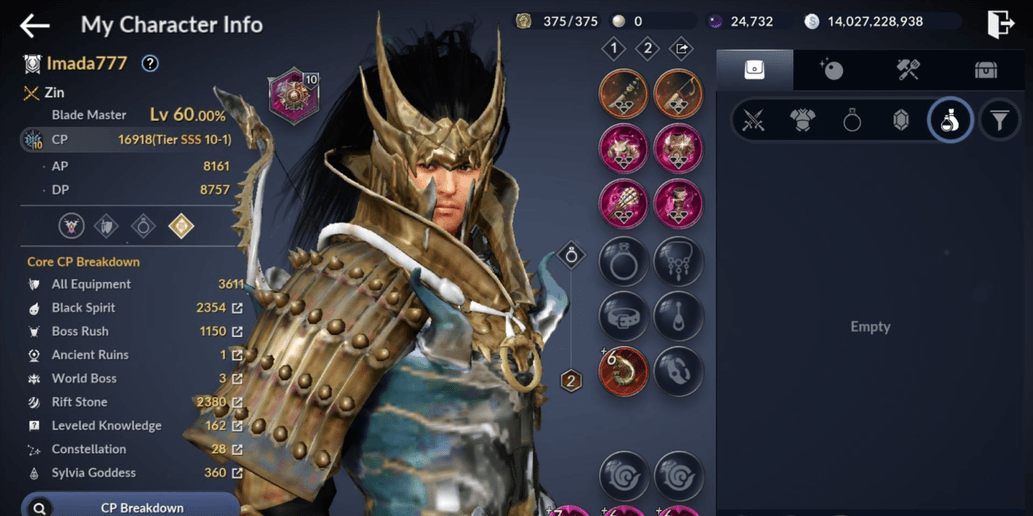Screen dimensions: 1033x516
Task: Click the exit door icon
Action: click(1000, 23)
